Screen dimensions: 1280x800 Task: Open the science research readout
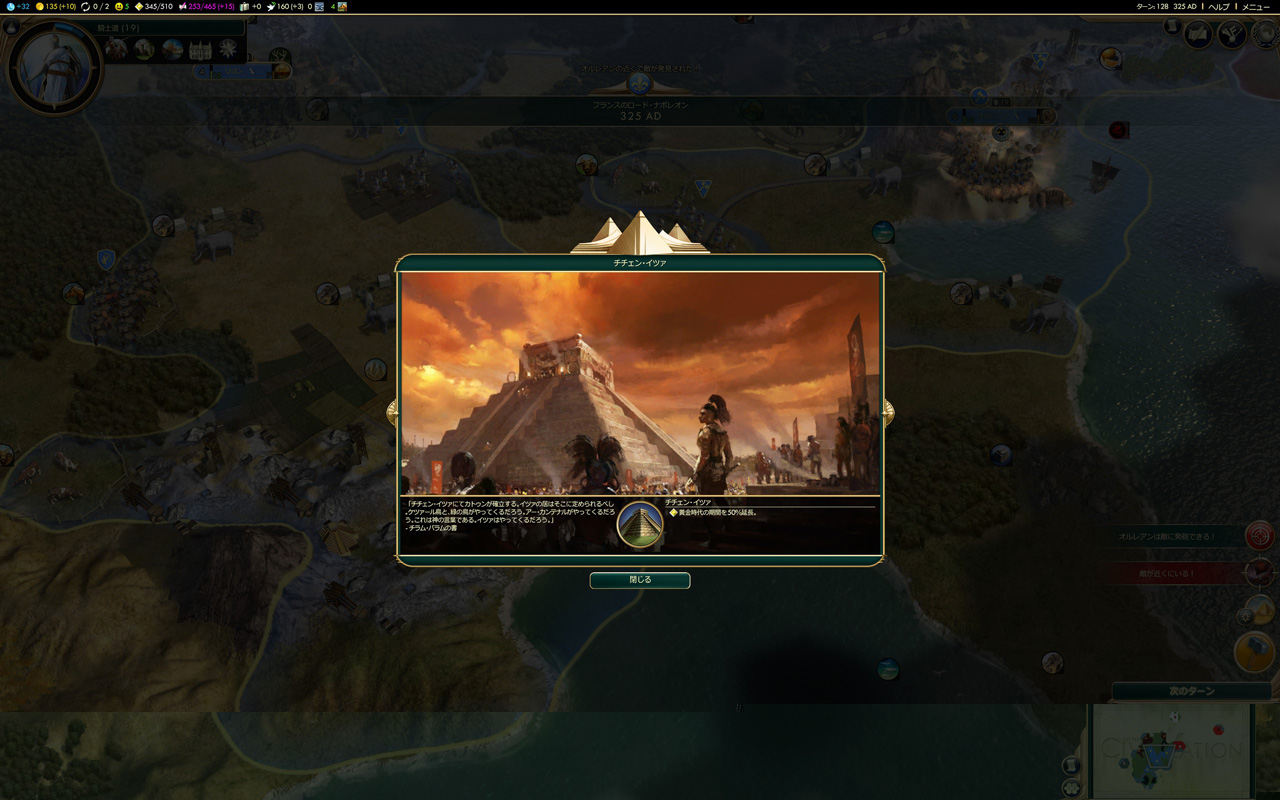pos(18,7)
